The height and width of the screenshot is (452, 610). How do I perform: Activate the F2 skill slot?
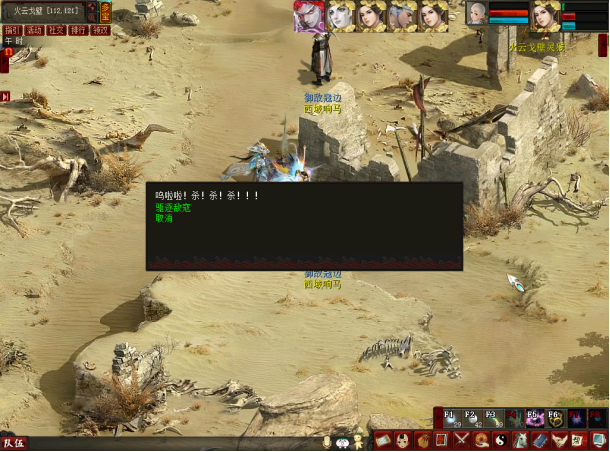point(472,418)
